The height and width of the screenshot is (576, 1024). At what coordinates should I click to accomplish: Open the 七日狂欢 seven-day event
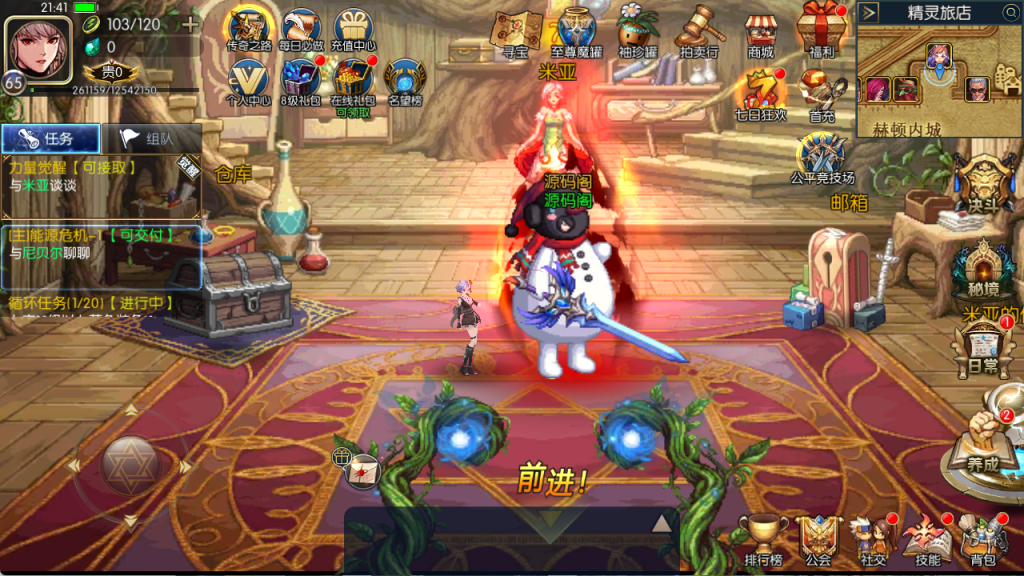tap(761, 93)
